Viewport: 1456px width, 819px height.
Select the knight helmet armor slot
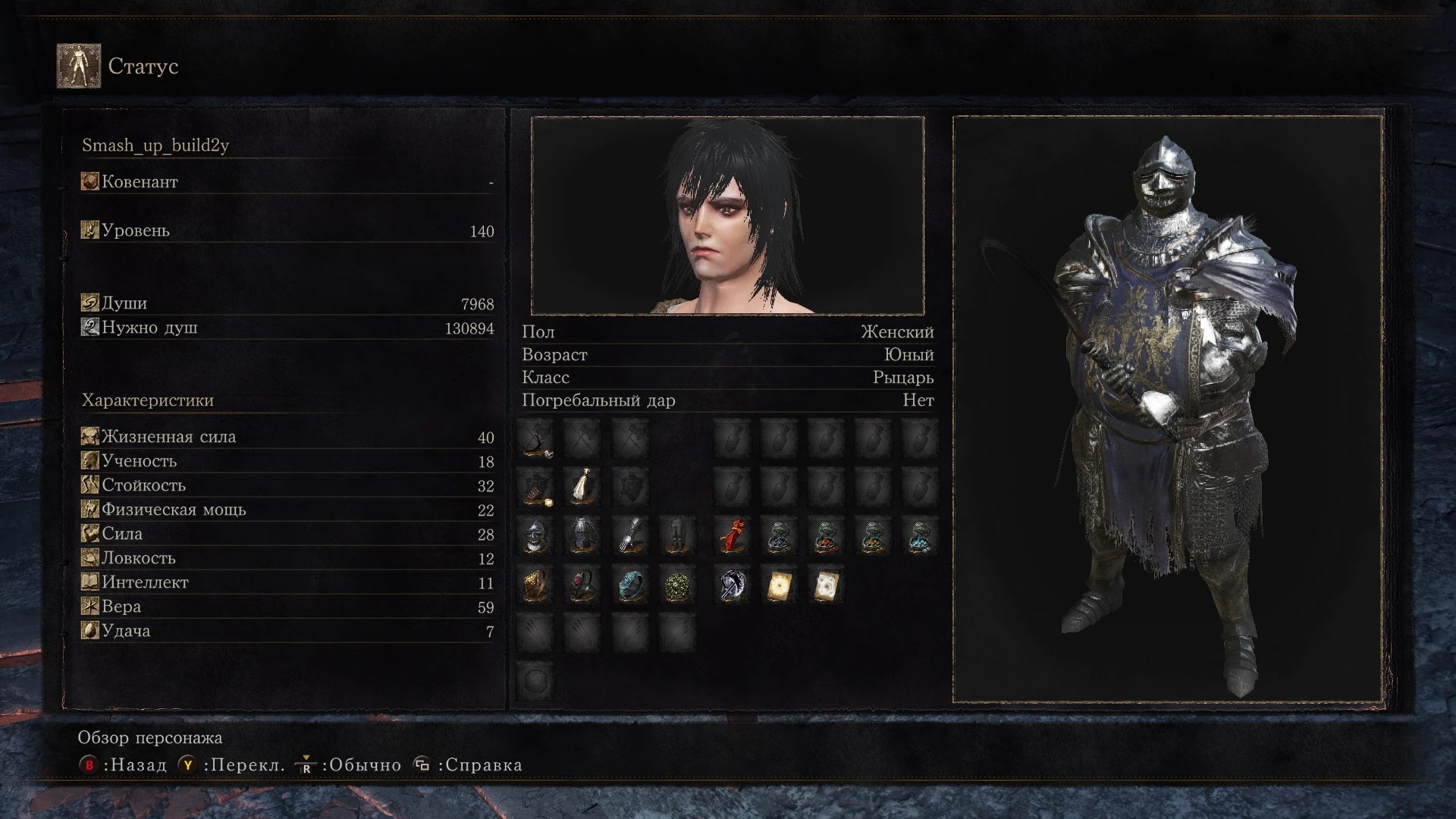(536, 536)
